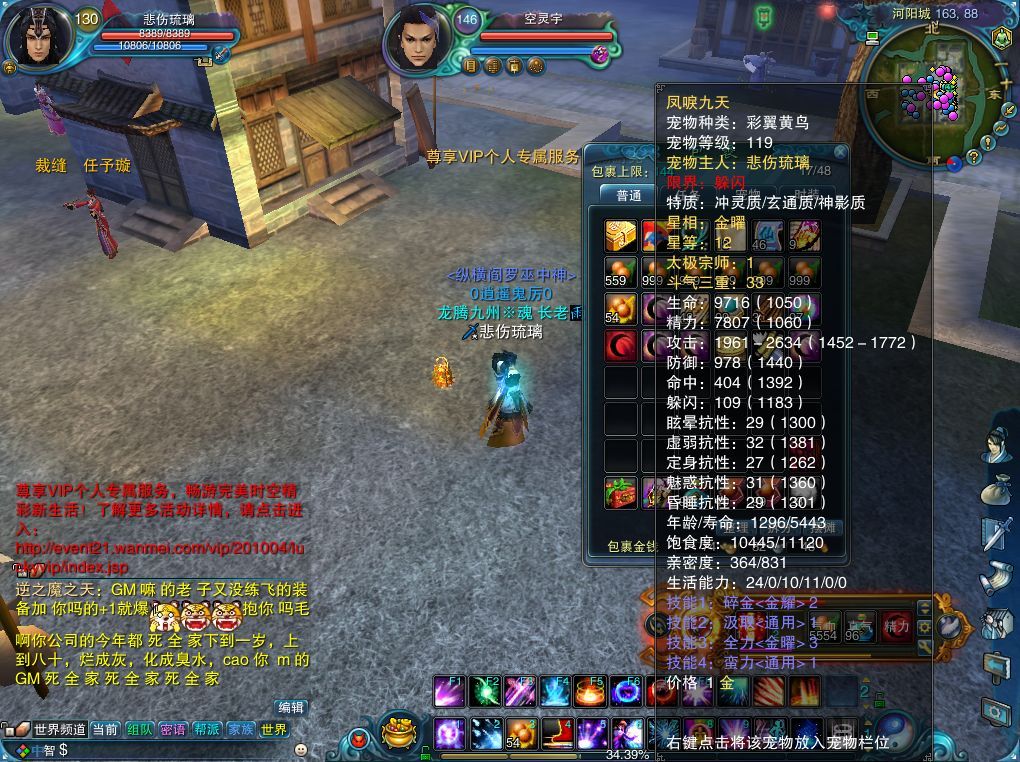
Task: Activate the F2 green burst skill
Action: pos(485,691)
